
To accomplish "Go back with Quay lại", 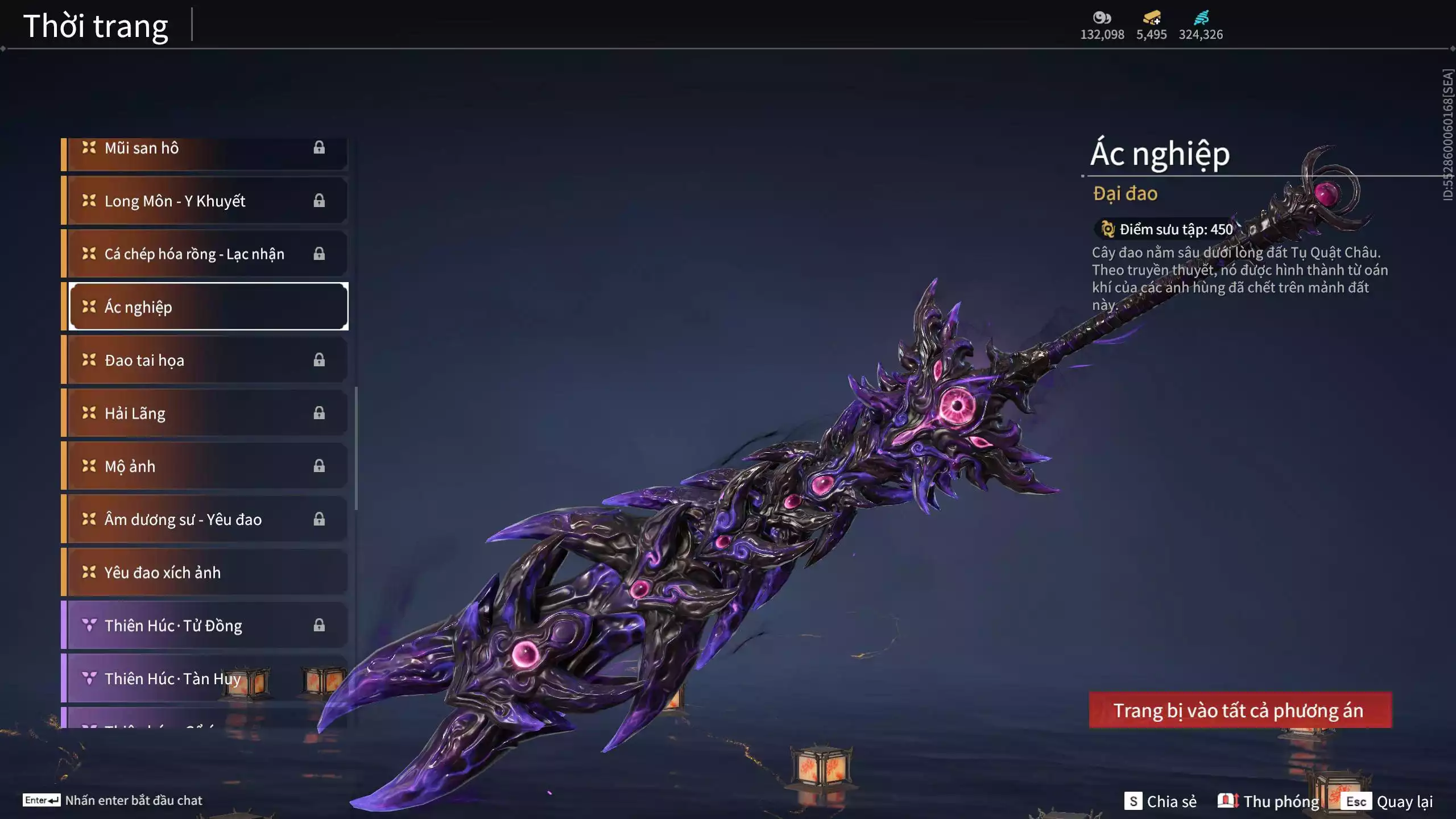I will [x=1388, y=801].
